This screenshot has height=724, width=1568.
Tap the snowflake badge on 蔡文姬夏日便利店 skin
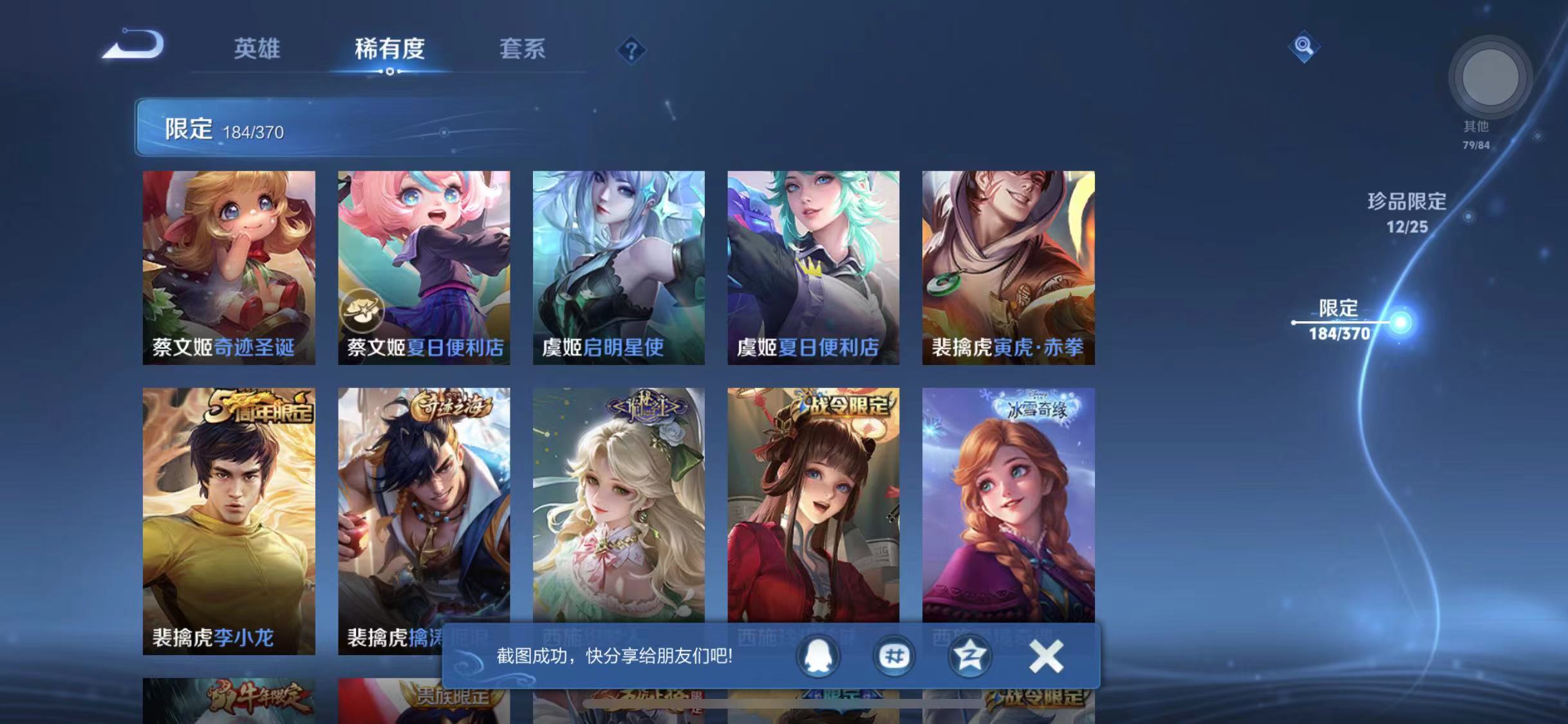[x=362, y=311]
